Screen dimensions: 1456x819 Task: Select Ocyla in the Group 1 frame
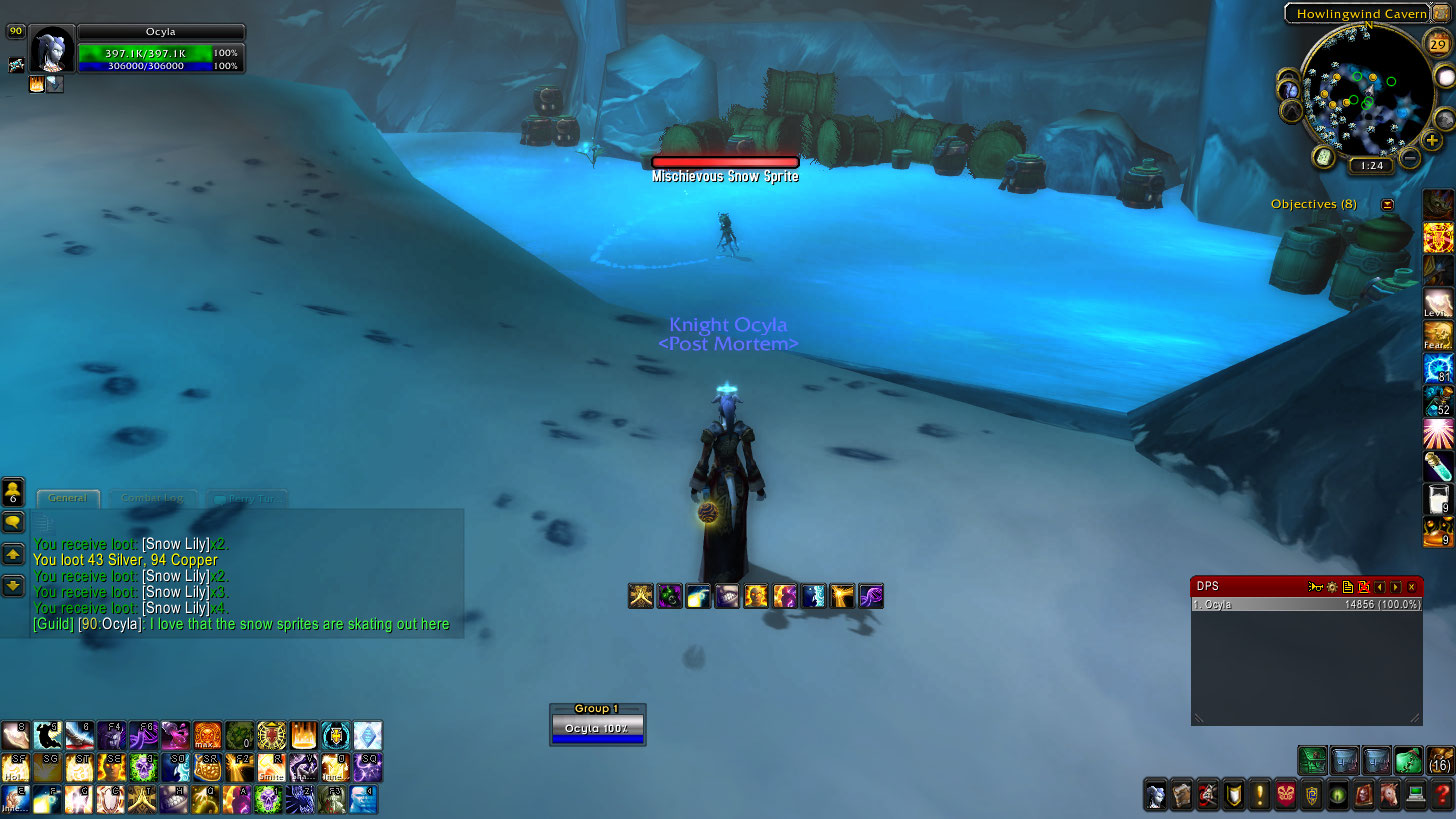597,728
